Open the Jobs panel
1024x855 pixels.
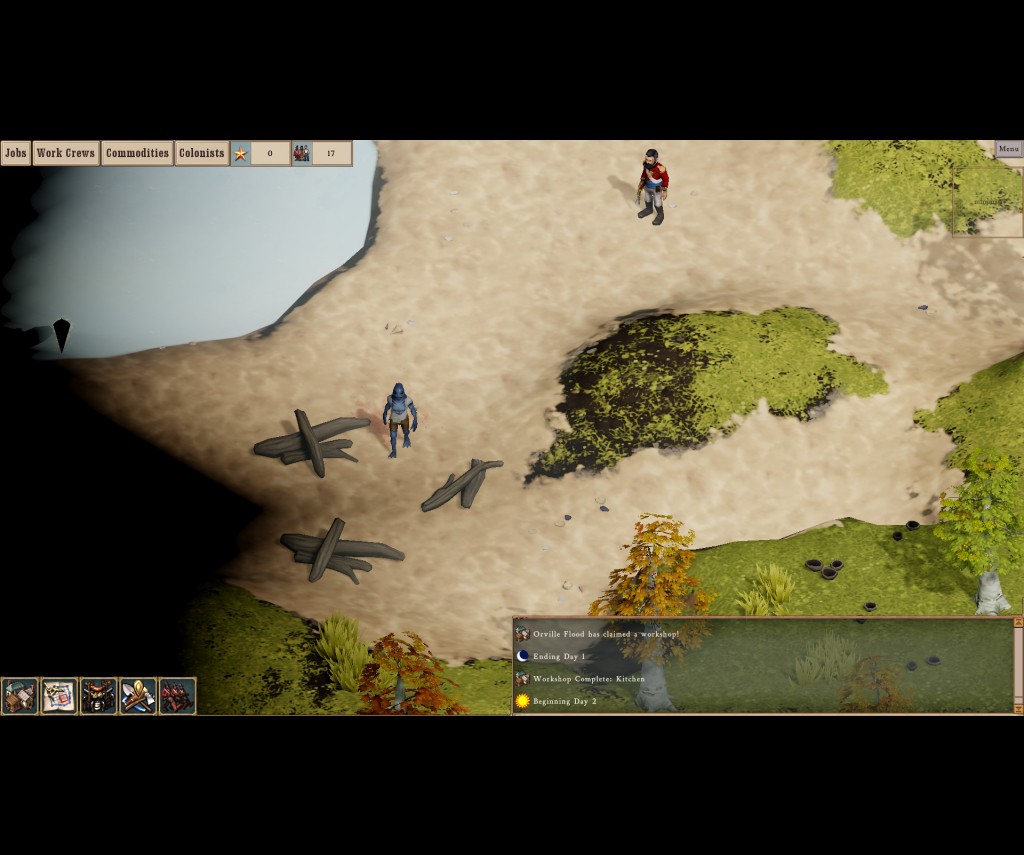[16, 153]
